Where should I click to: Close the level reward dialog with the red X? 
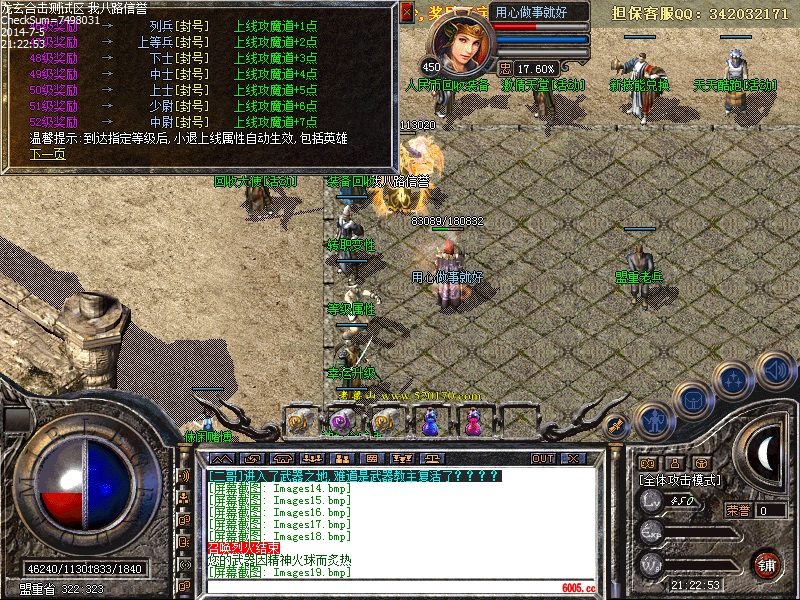(407, 13)
